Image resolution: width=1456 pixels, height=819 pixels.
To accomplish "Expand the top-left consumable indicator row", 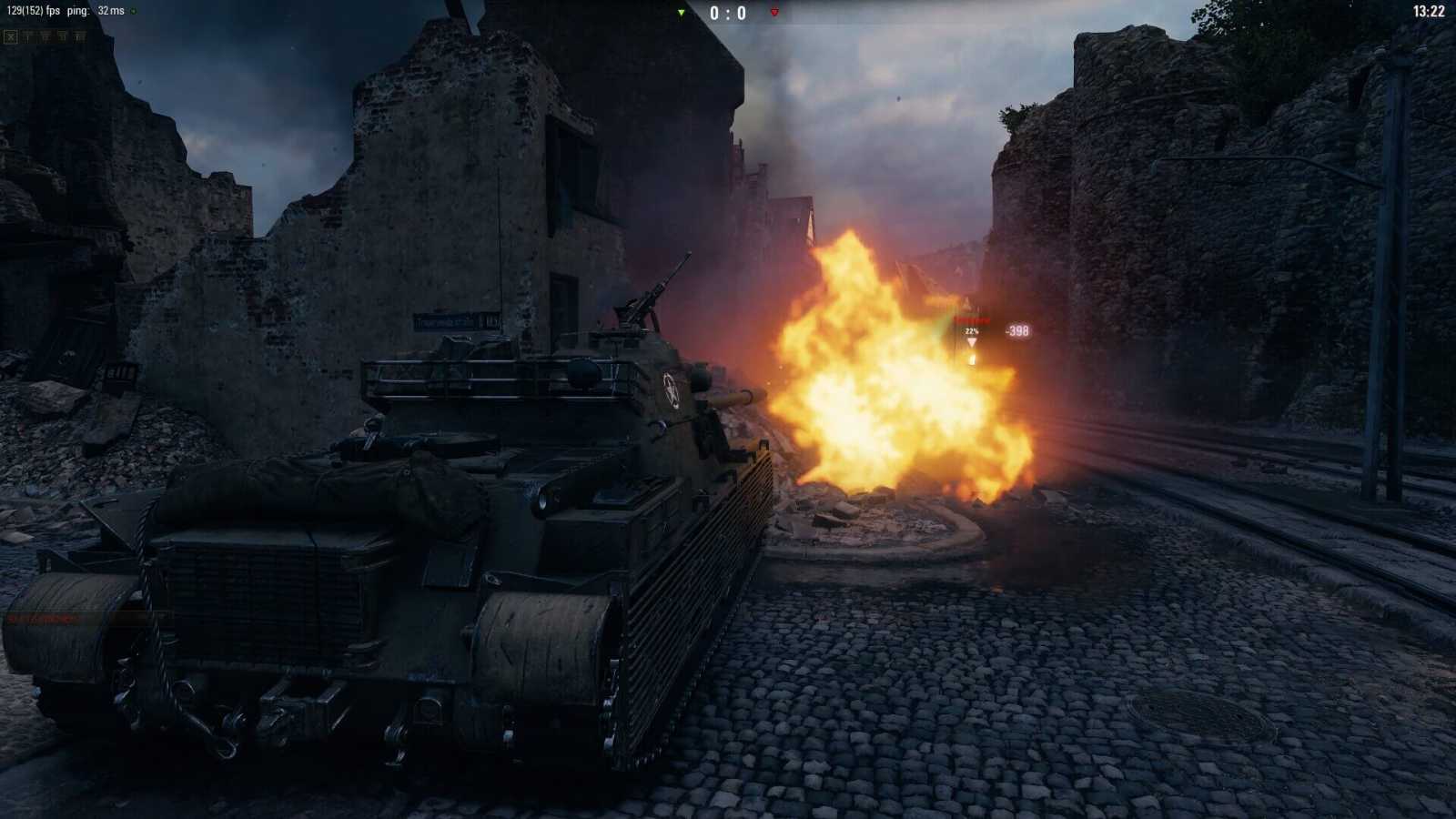I will pos(45,36).
